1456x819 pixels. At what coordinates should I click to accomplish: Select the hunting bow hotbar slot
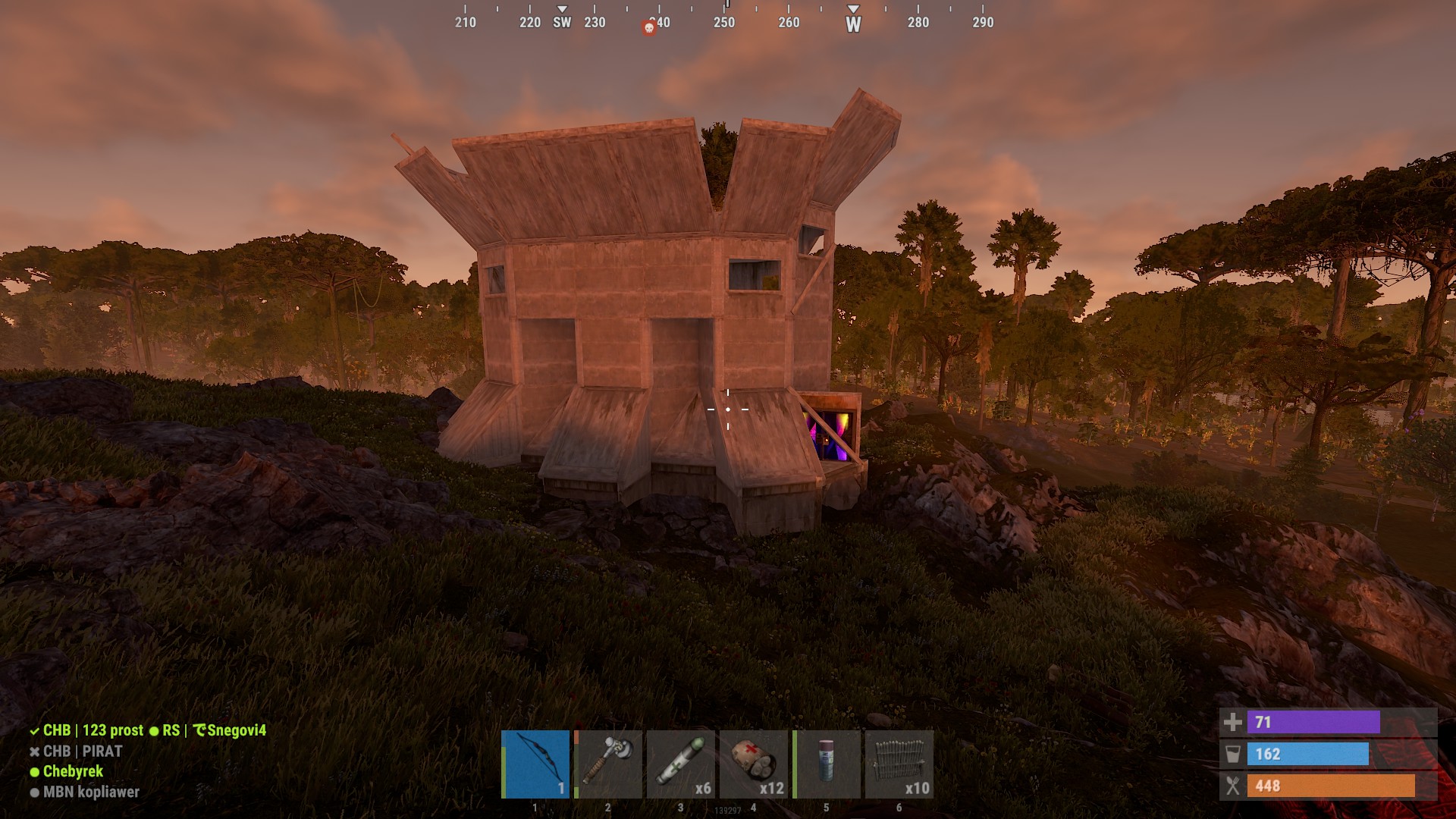535,764
